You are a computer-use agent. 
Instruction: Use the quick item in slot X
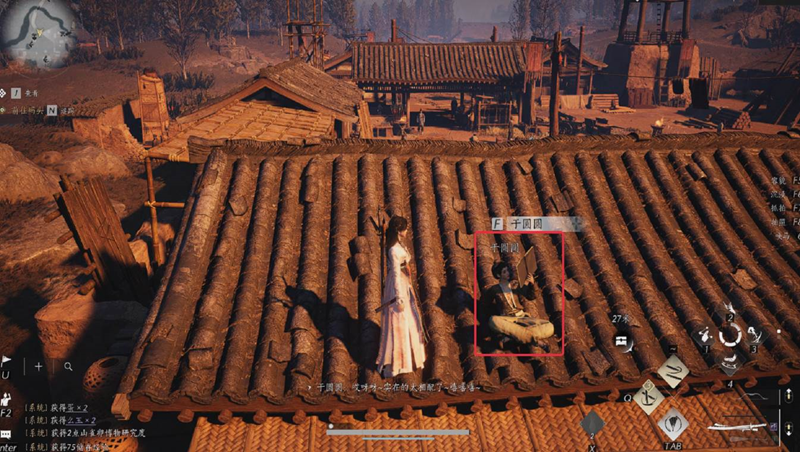592,424
